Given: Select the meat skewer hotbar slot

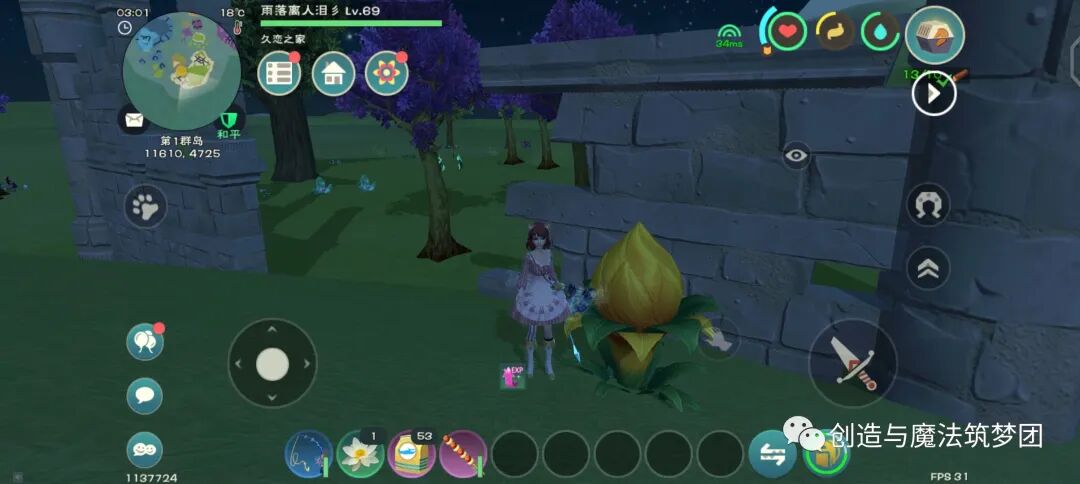Looking at the screenshot, I should [x=463, y=454].
